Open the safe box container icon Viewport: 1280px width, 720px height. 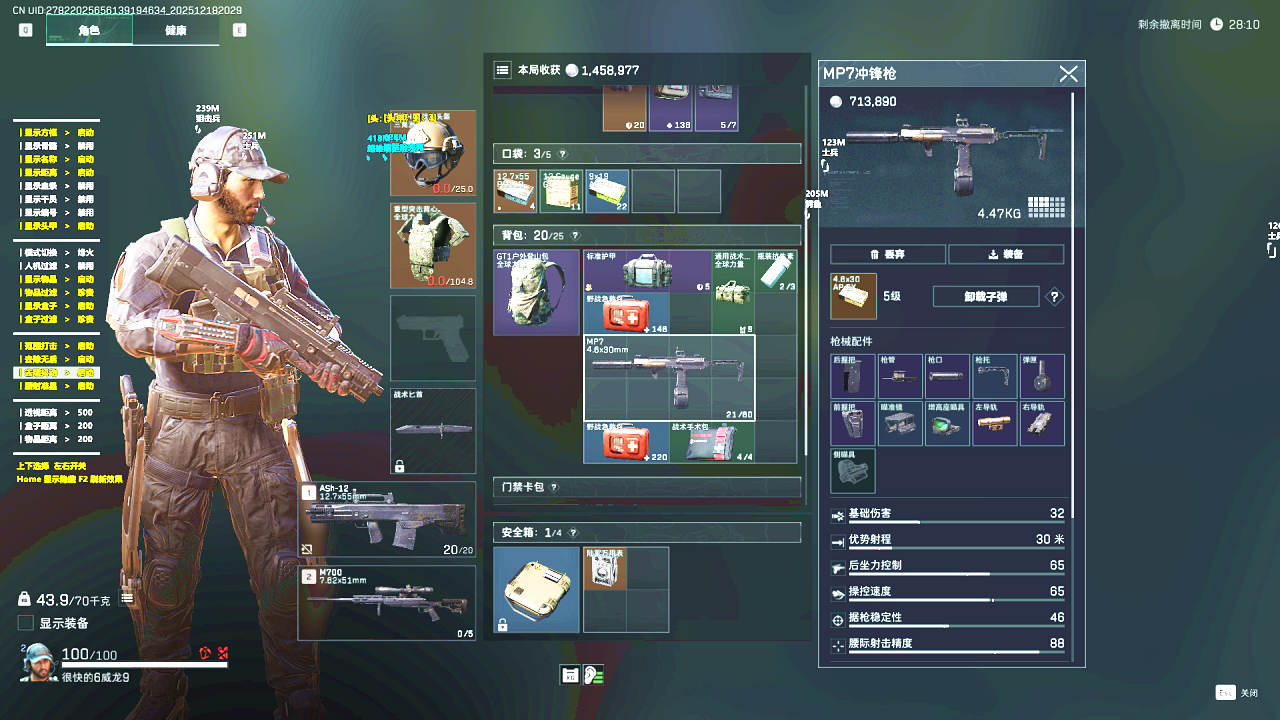pyautogui.click(x=536, y=589)
